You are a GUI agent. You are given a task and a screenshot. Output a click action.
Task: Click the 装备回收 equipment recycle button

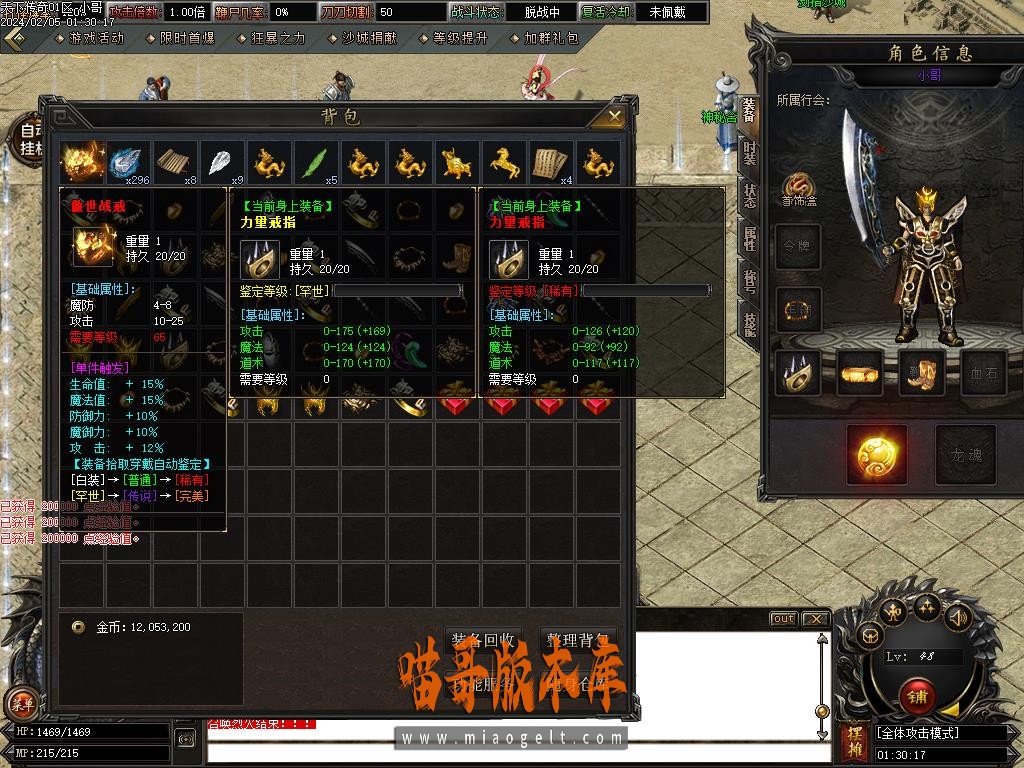483,640
